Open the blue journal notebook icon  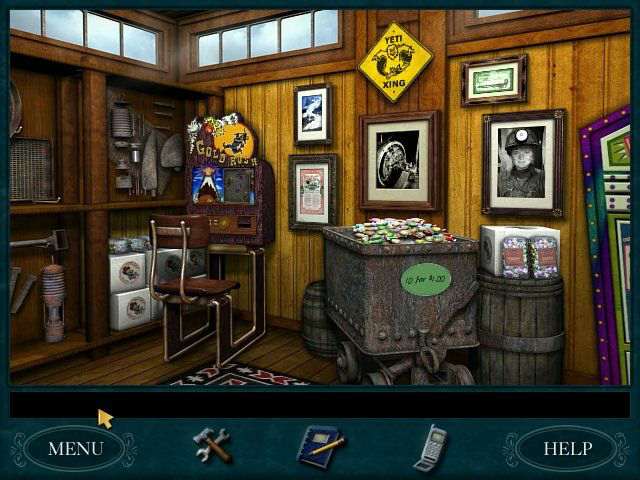321,446
